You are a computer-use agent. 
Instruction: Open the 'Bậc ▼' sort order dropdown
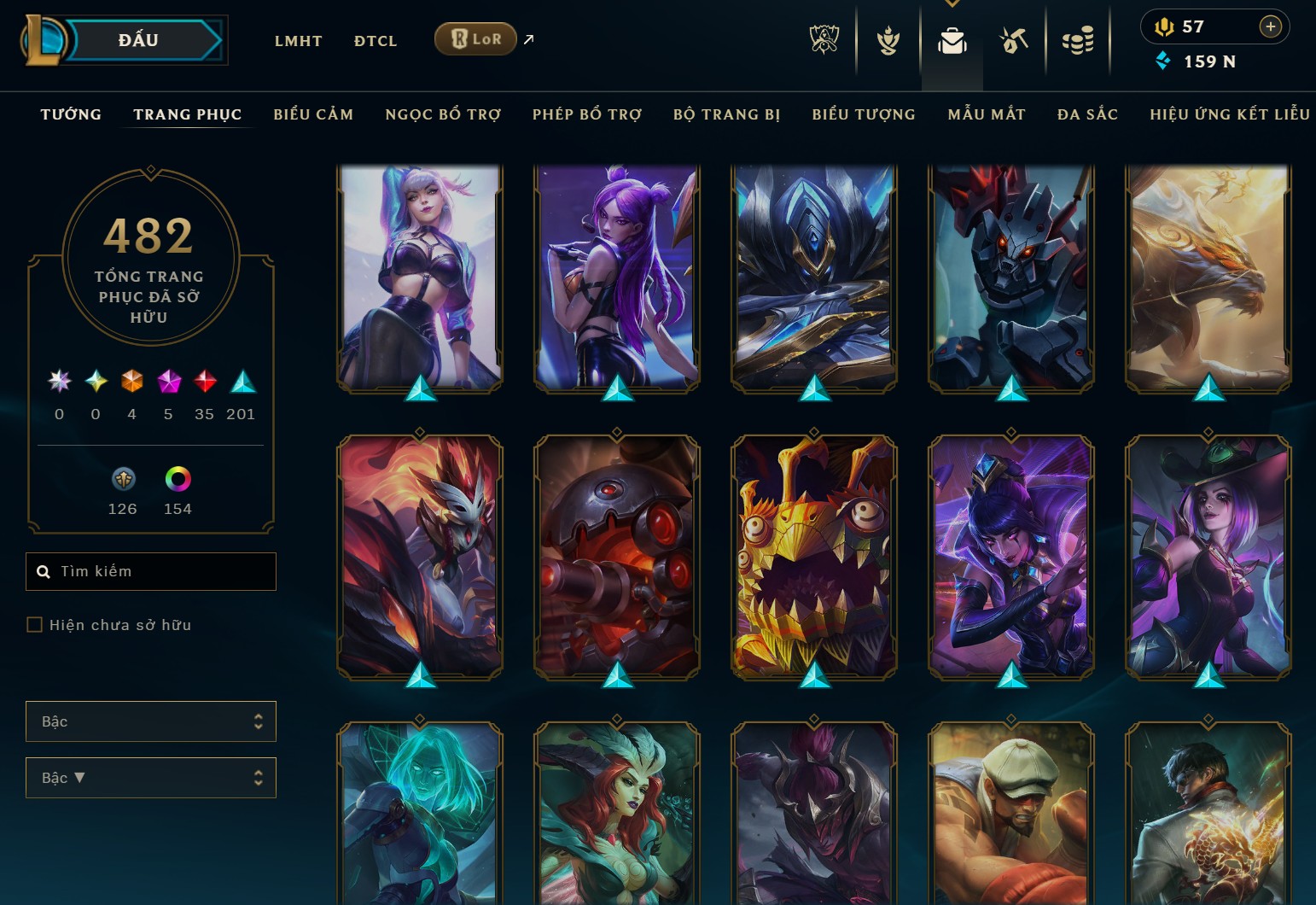point(151,778)
